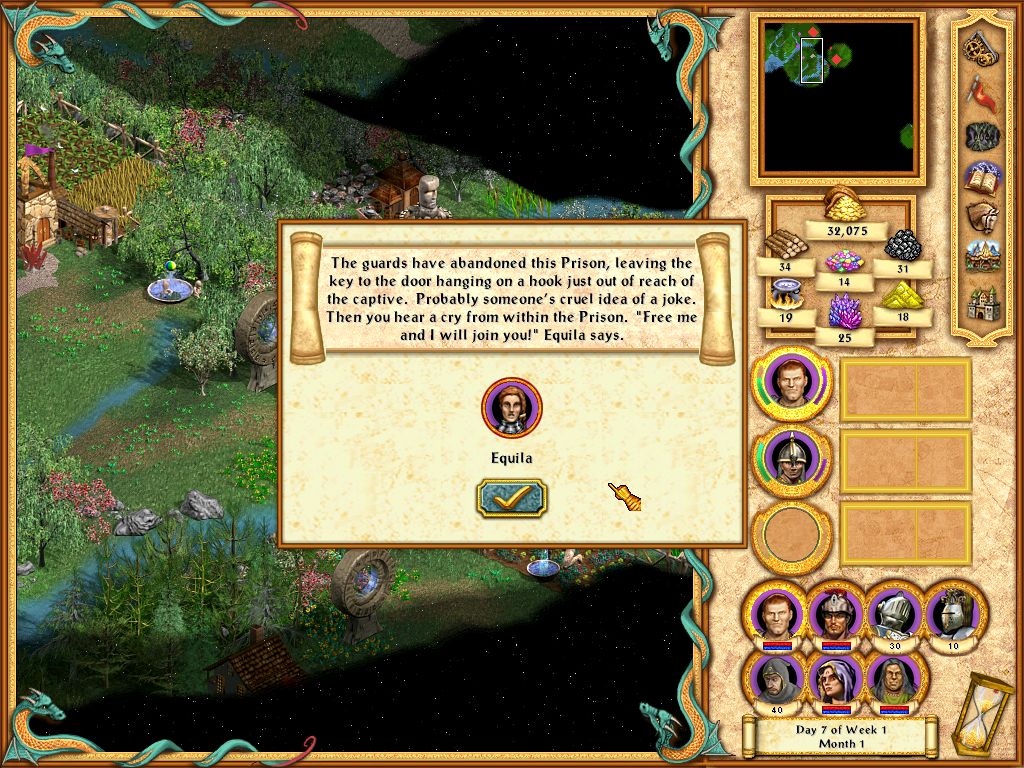Select the purple-hooded woman hero slot

click(834, 679)
